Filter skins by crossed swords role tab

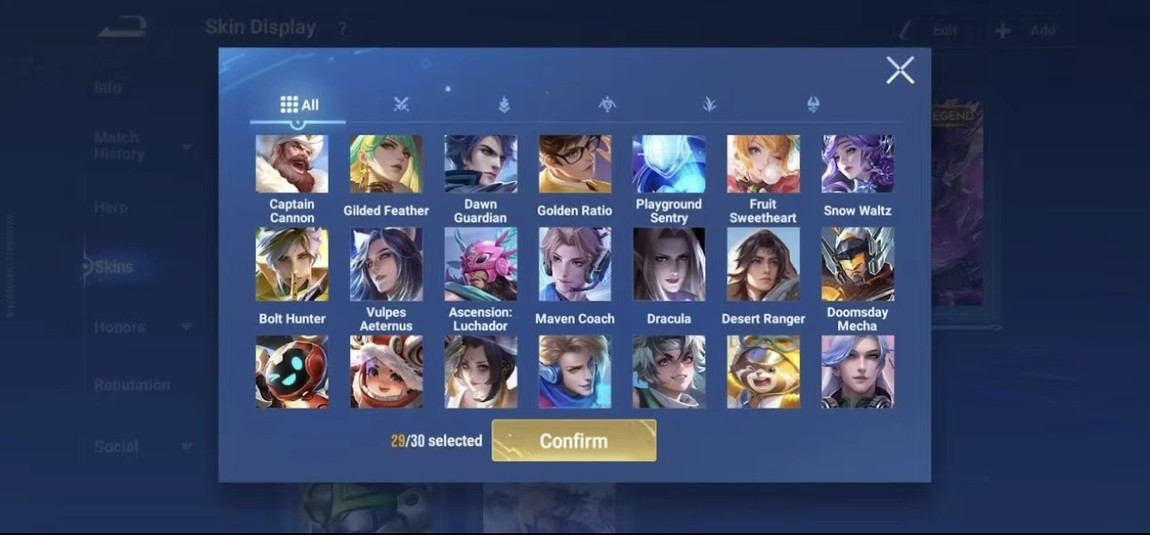coord(402,104)
